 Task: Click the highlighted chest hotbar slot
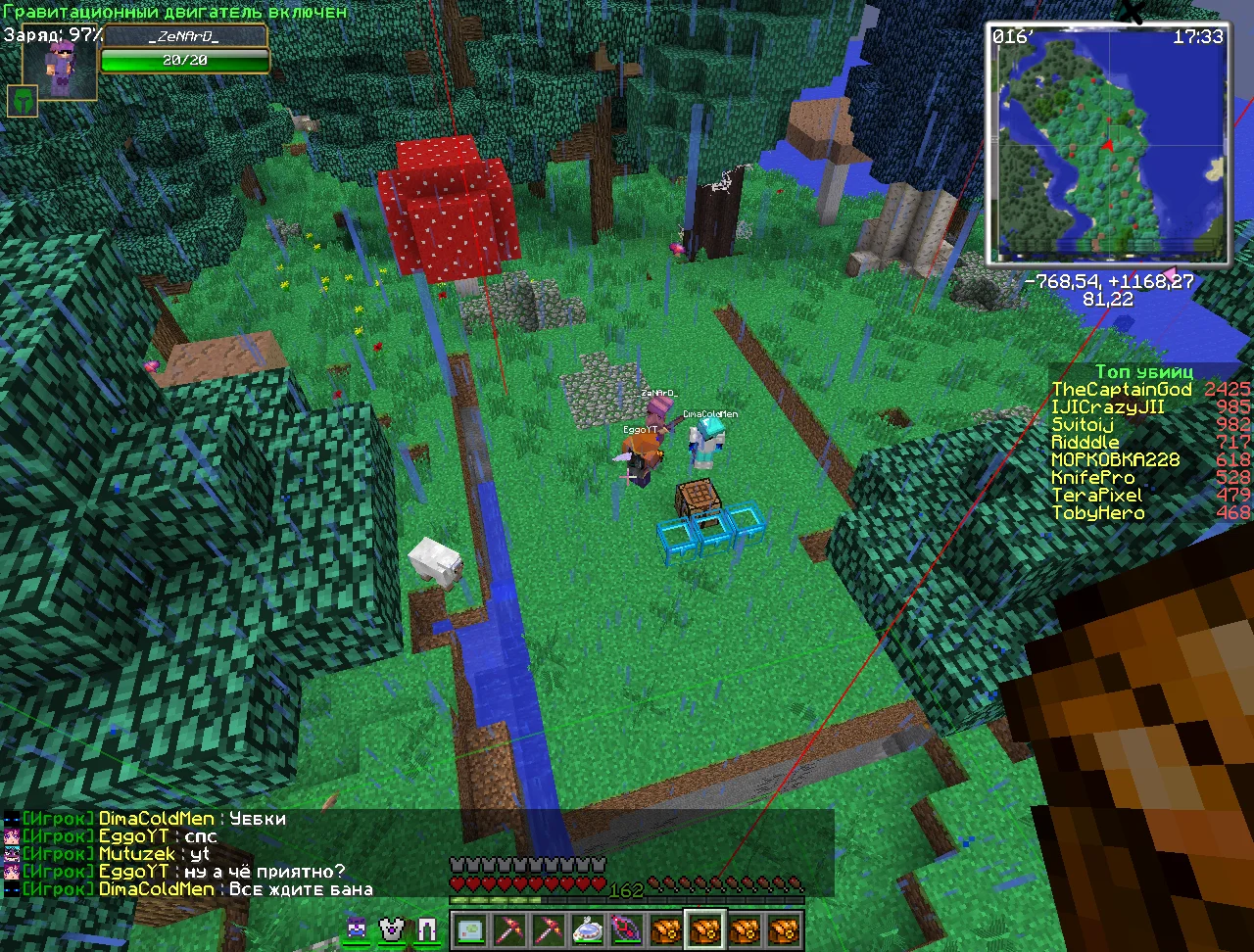[704, 929]
